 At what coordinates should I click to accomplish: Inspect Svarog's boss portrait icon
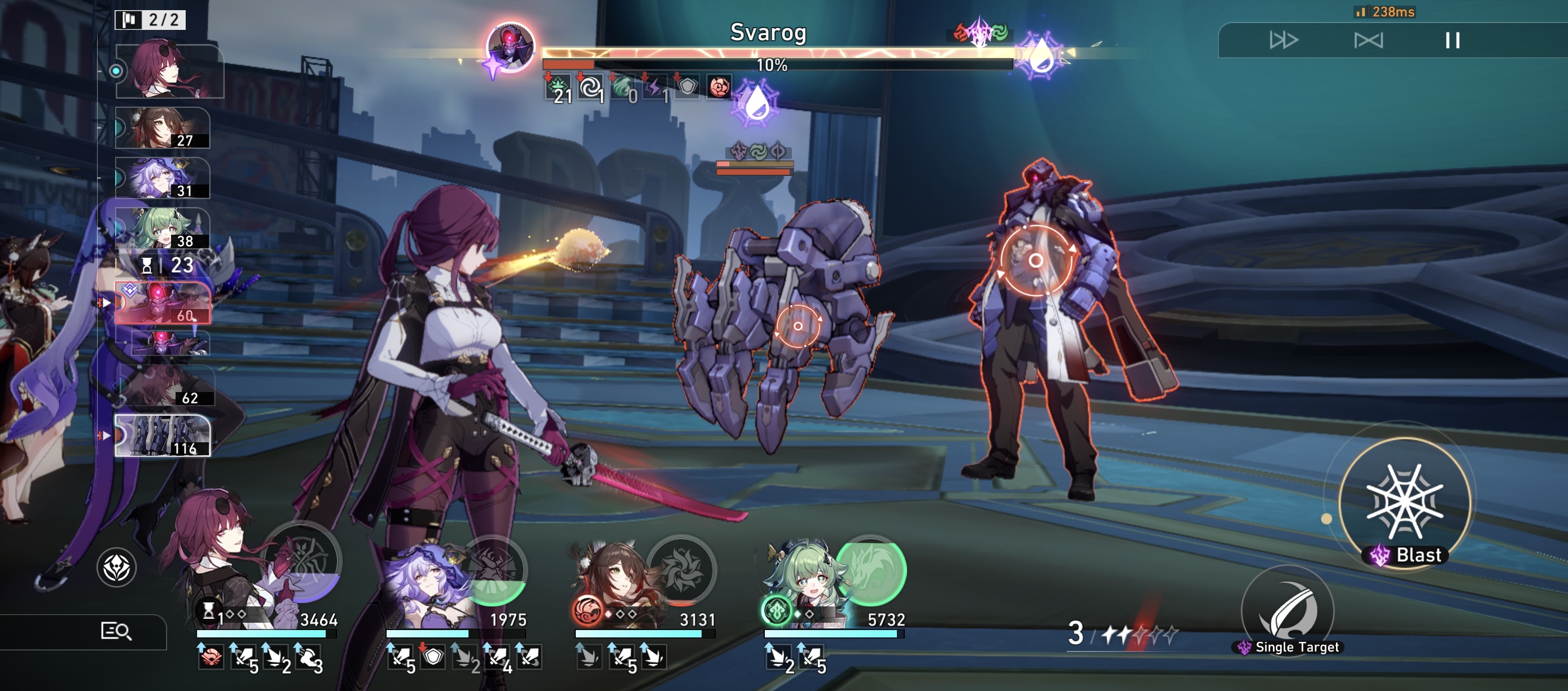(x=510, y=46)
